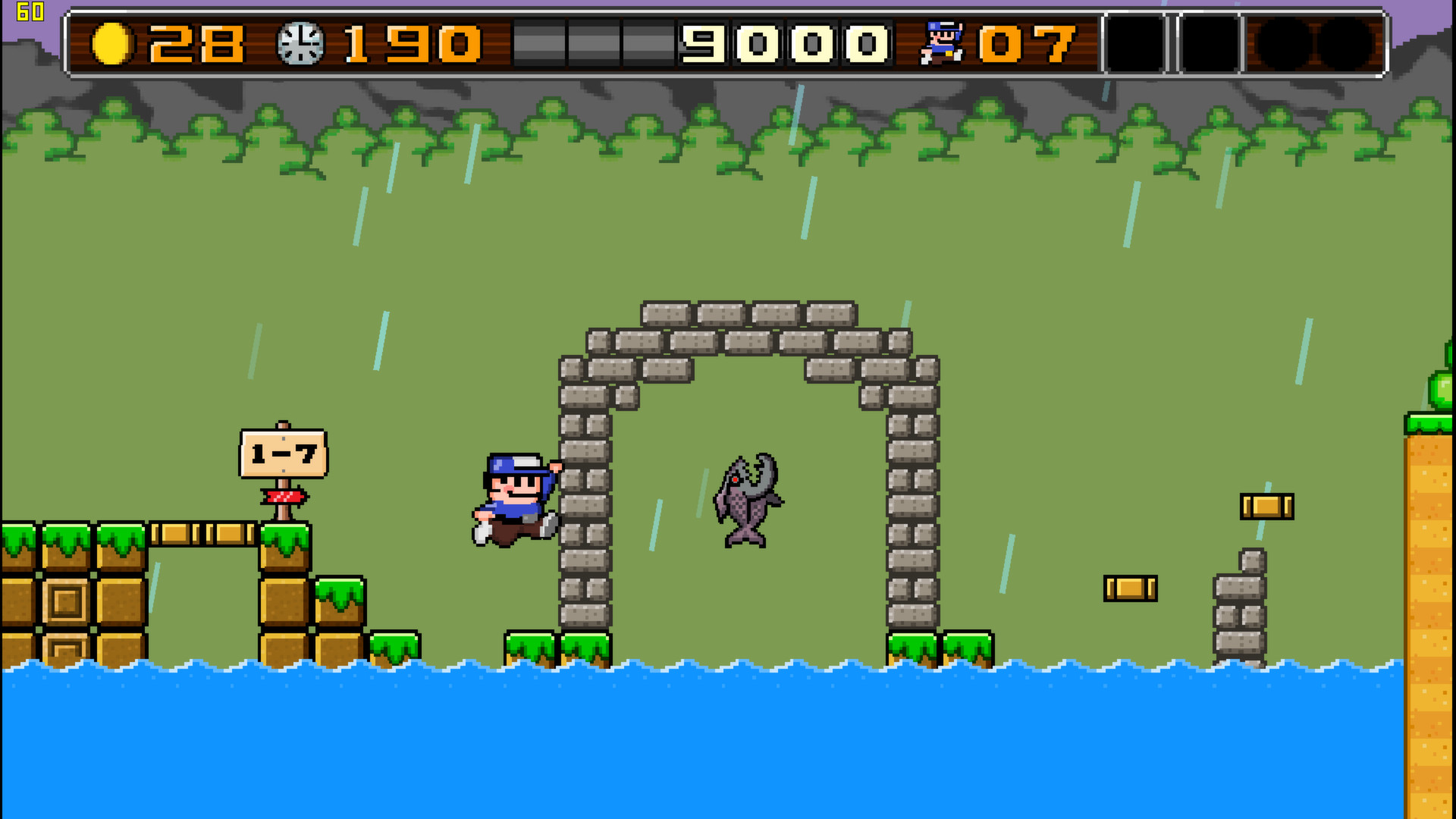Expand the 1-7 level signpost
This screenshot has height=819, width=1456.
284,453
